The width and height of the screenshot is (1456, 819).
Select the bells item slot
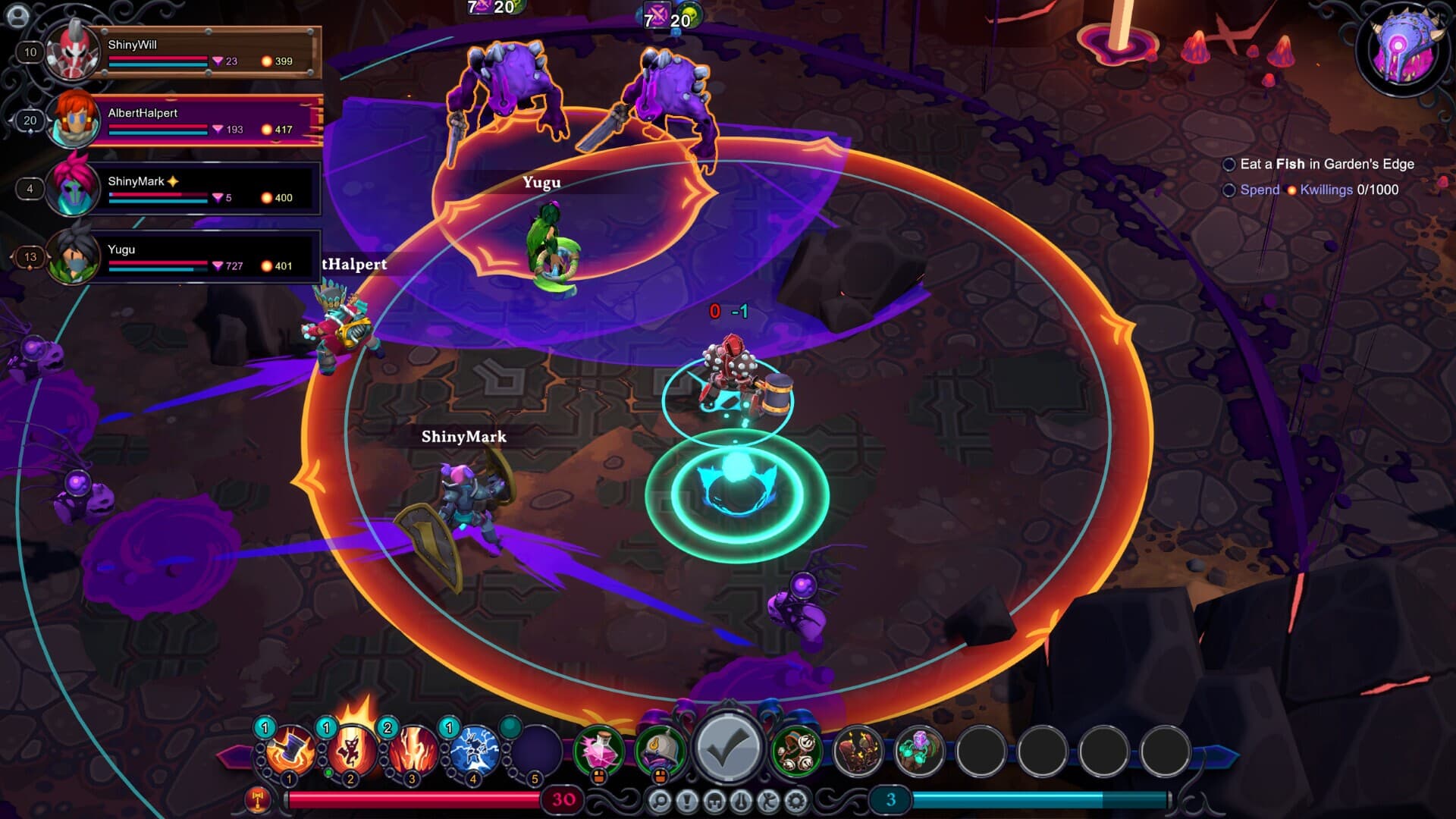pos(795,750)
